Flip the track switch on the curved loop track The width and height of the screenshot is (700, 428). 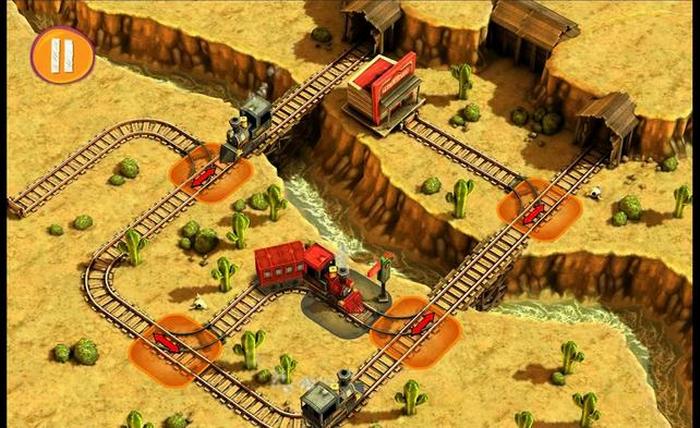click(x=167, y=342)
